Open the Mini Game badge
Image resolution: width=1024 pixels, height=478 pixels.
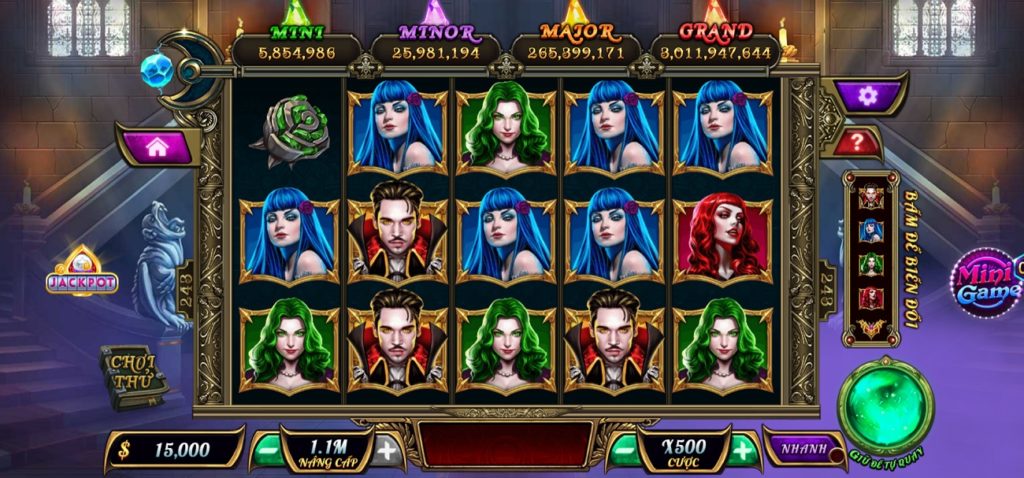tap(983, 282)
